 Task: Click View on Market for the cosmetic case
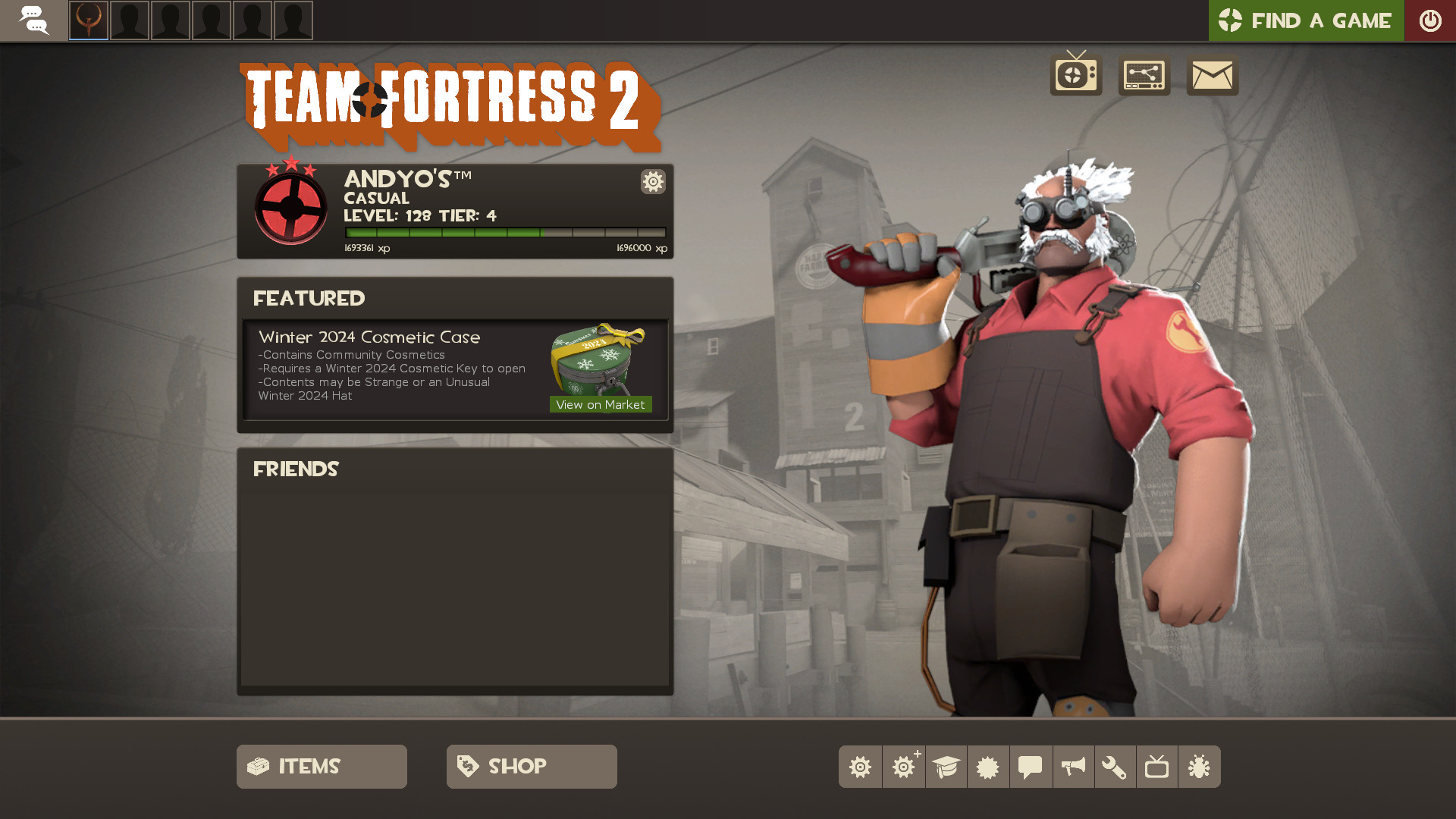(x=600, y=404)
